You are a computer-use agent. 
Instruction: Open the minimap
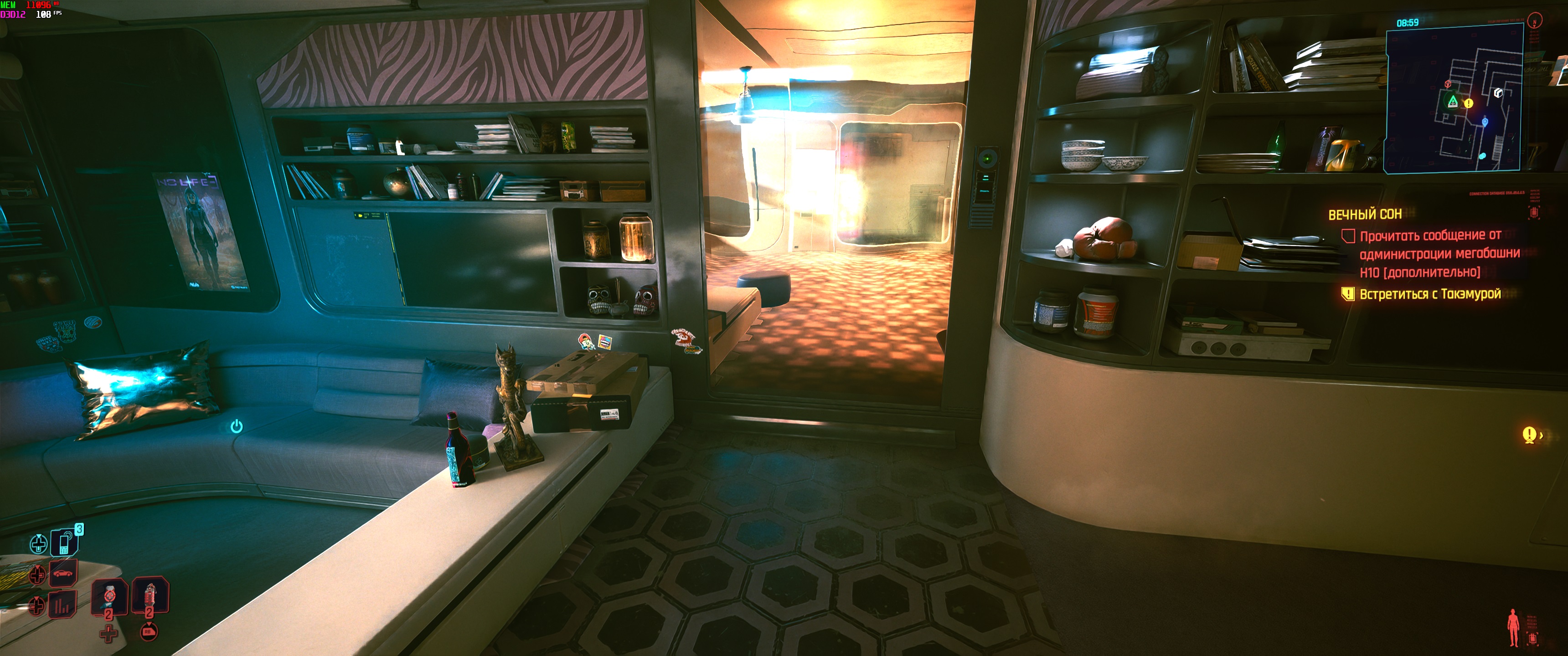coord(1454,98)
